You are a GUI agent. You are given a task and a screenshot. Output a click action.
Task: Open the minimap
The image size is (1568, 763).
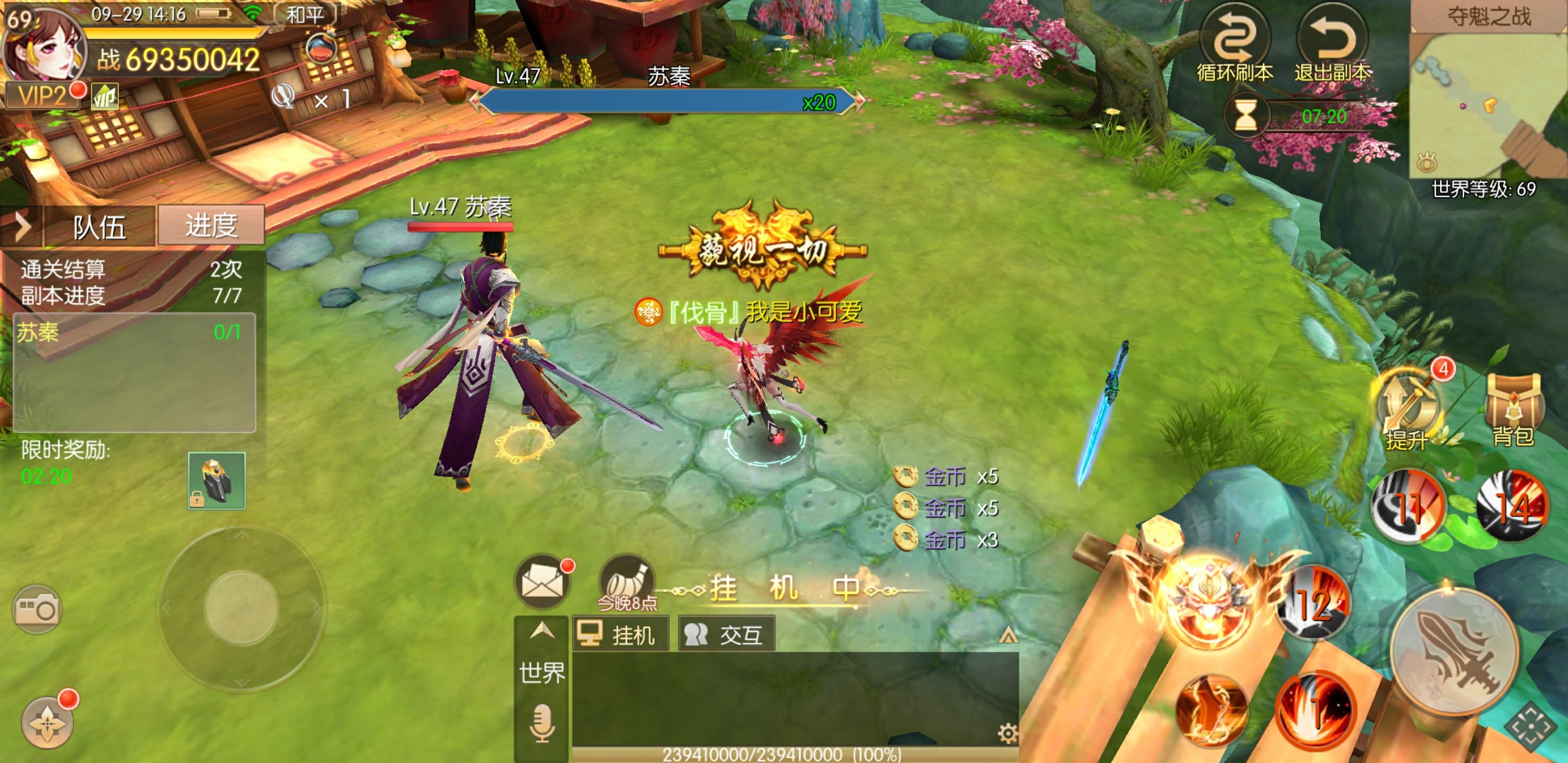(1488, 103)
